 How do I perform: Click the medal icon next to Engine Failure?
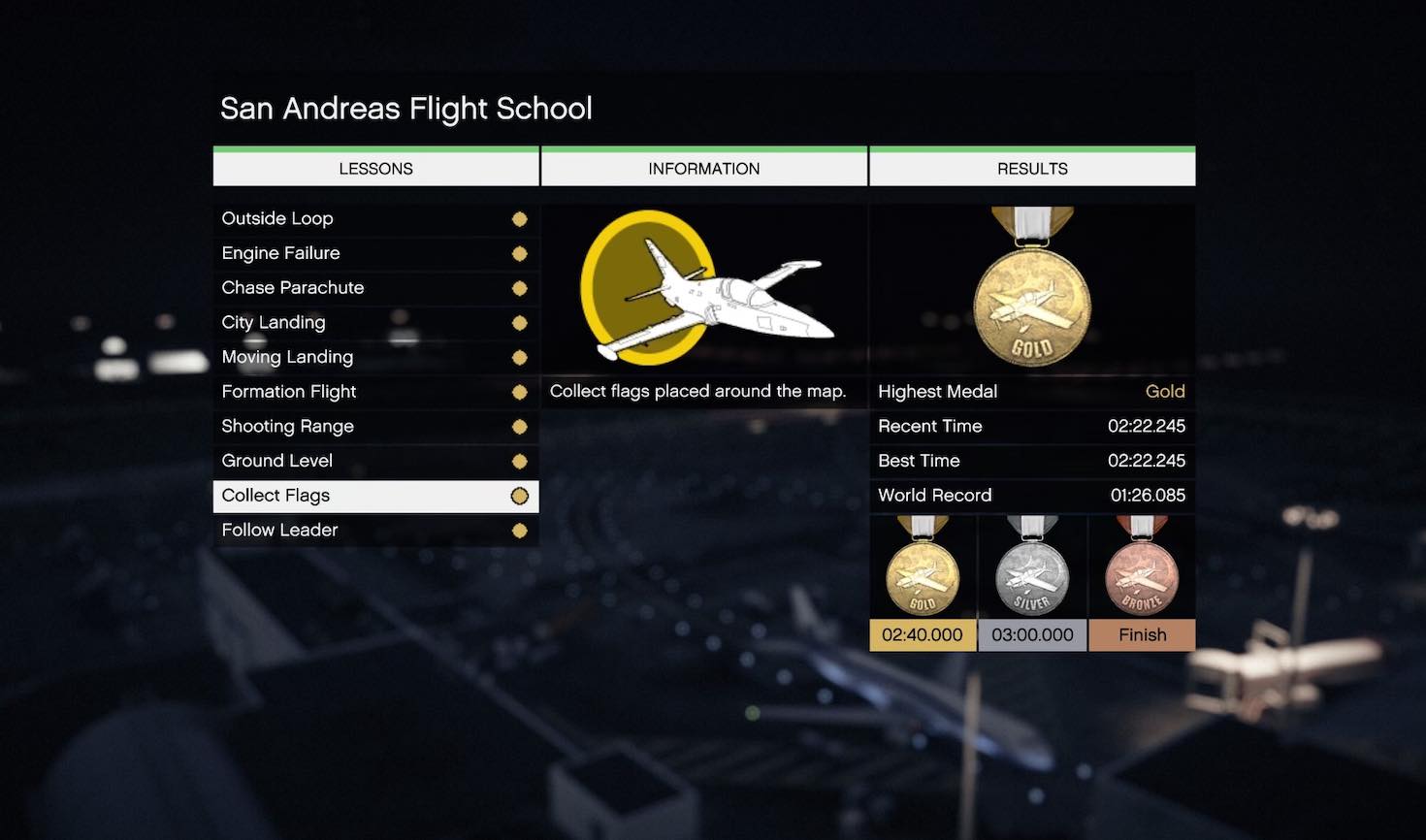[520, 253]
